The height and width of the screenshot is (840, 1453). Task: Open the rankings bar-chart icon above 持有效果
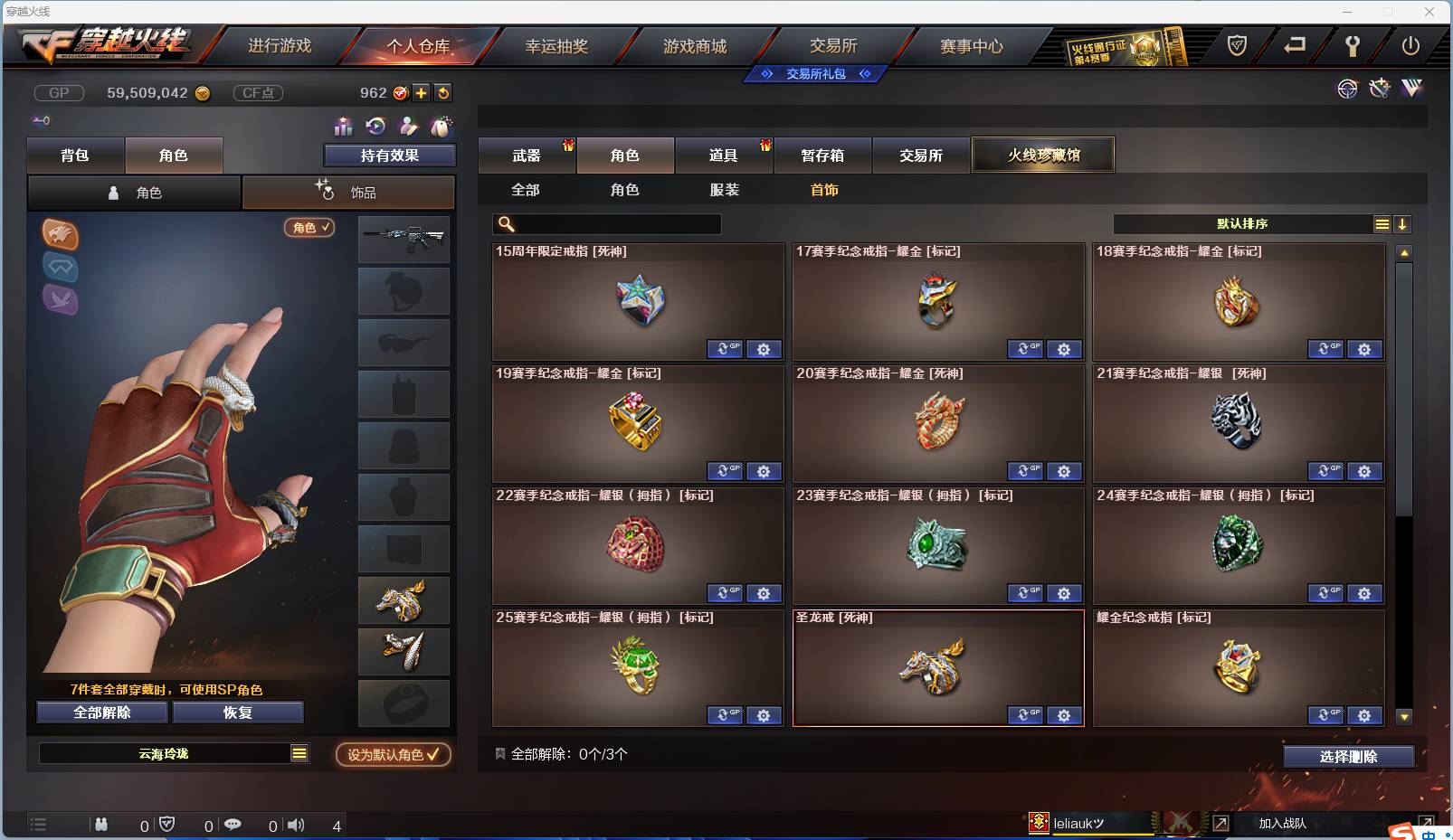pos(343,127)
